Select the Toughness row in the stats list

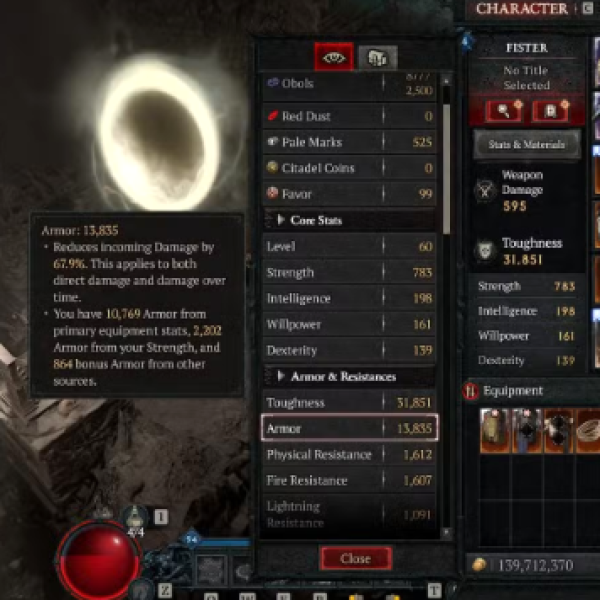tap(349, 402)
